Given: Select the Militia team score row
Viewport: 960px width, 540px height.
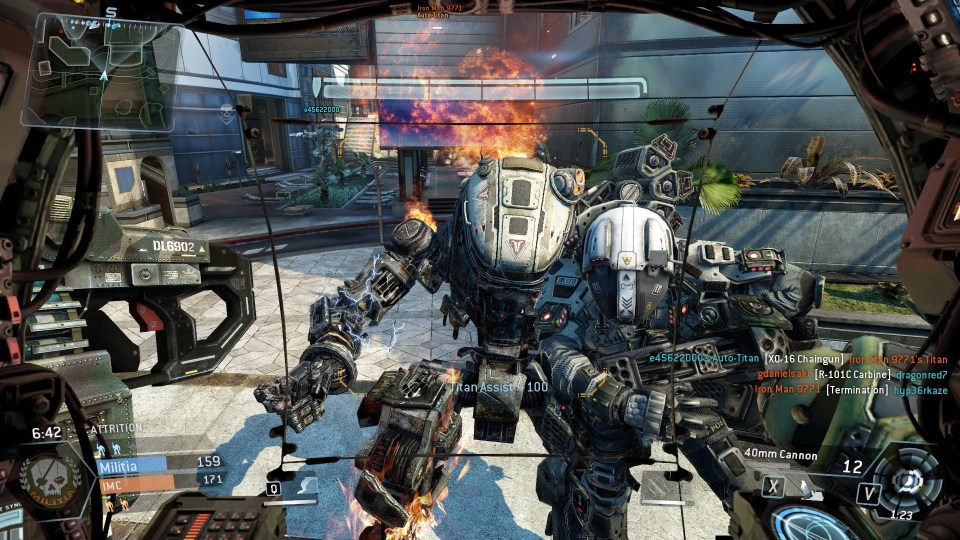Looking at the screenshot, I should click(x=160, y=463).
